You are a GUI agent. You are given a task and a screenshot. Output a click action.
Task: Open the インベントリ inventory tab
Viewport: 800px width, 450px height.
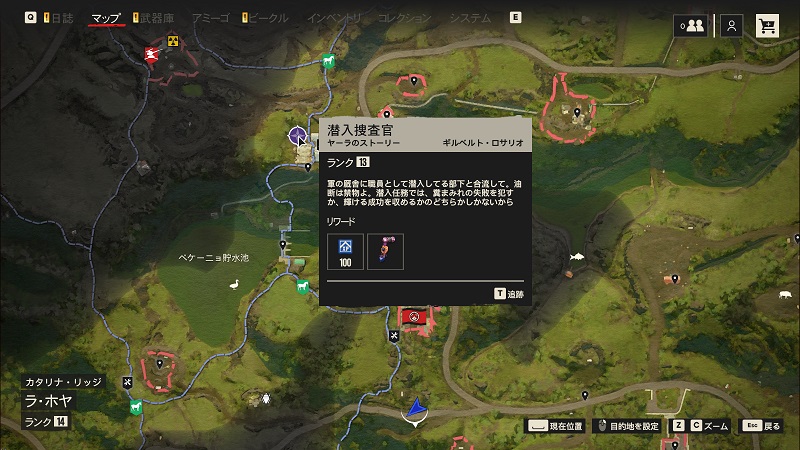coord(335,18)
